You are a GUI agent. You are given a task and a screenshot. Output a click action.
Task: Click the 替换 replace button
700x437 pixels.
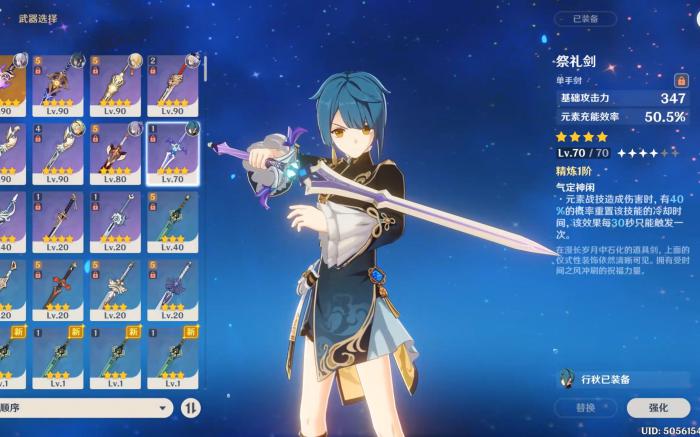tap(585, 407)
